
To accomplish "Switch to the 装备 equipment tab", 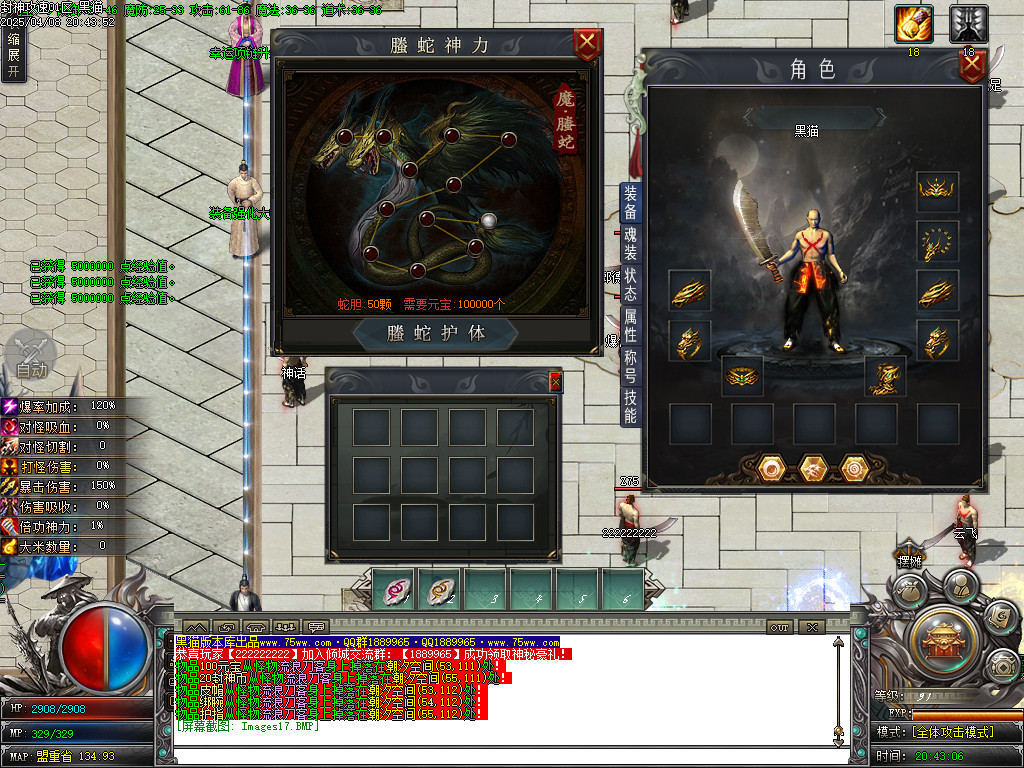I will (x=630, y=202).
